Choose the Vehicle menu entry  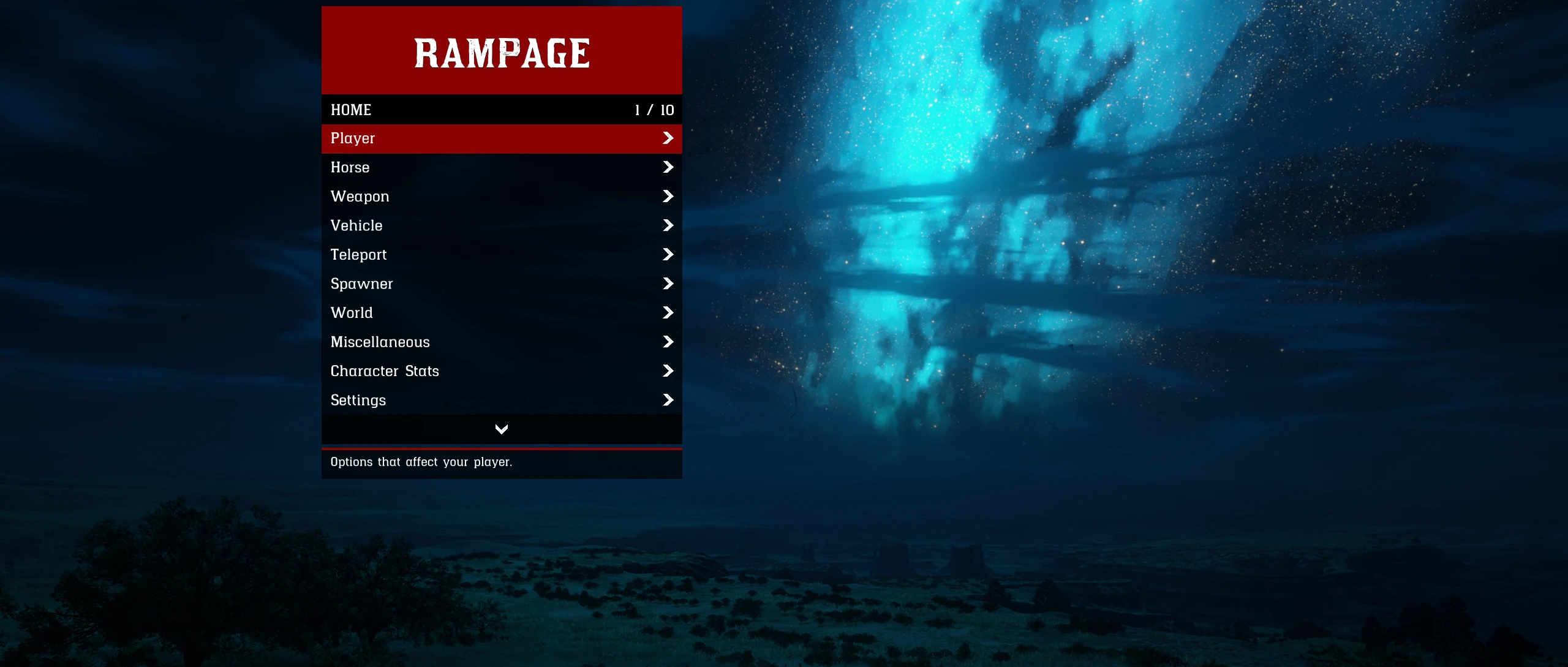point(501,225)
